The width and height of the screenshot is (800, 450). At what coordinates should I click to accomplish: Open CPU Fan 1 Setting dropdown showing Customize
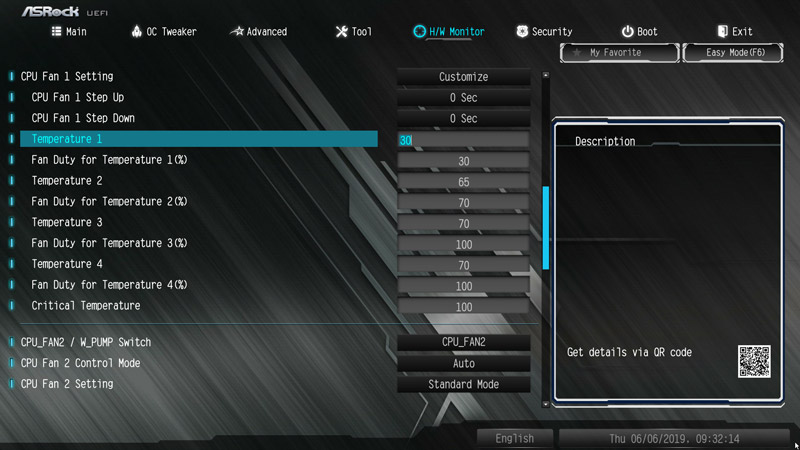click(x=463, y=77)
